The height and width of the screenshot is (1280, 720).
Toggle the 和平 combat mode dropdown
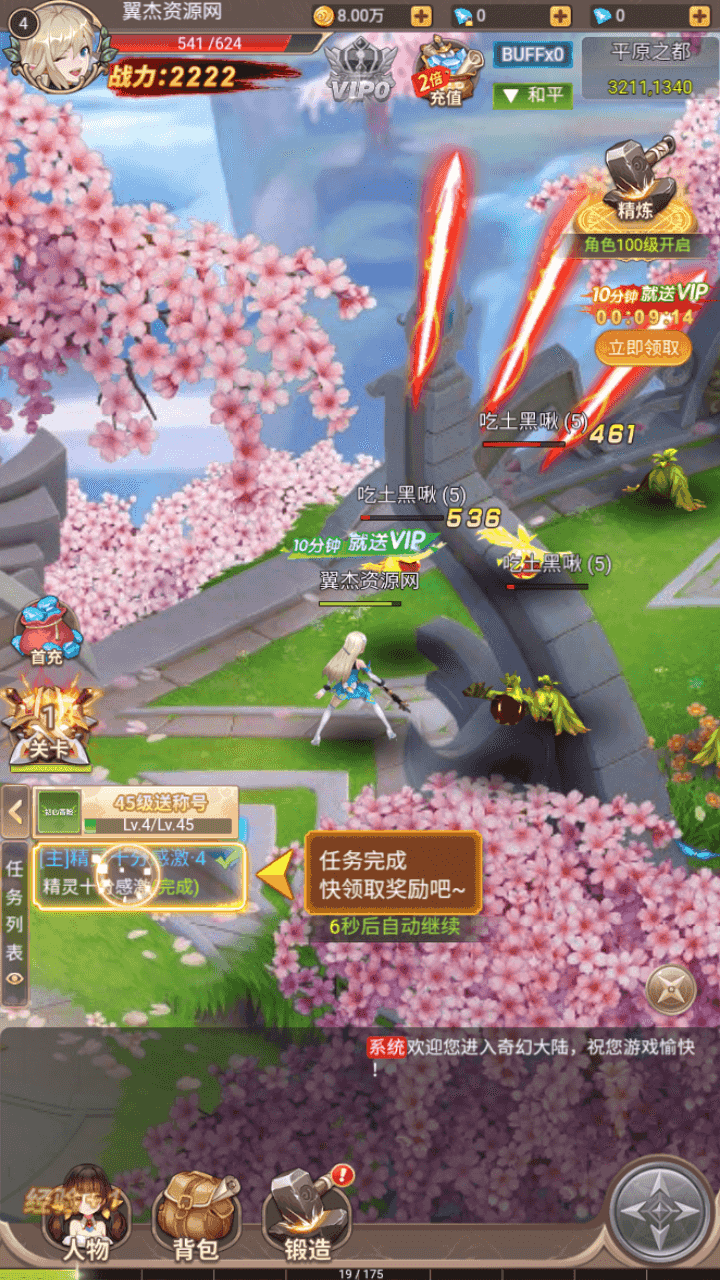pos(532,95)
